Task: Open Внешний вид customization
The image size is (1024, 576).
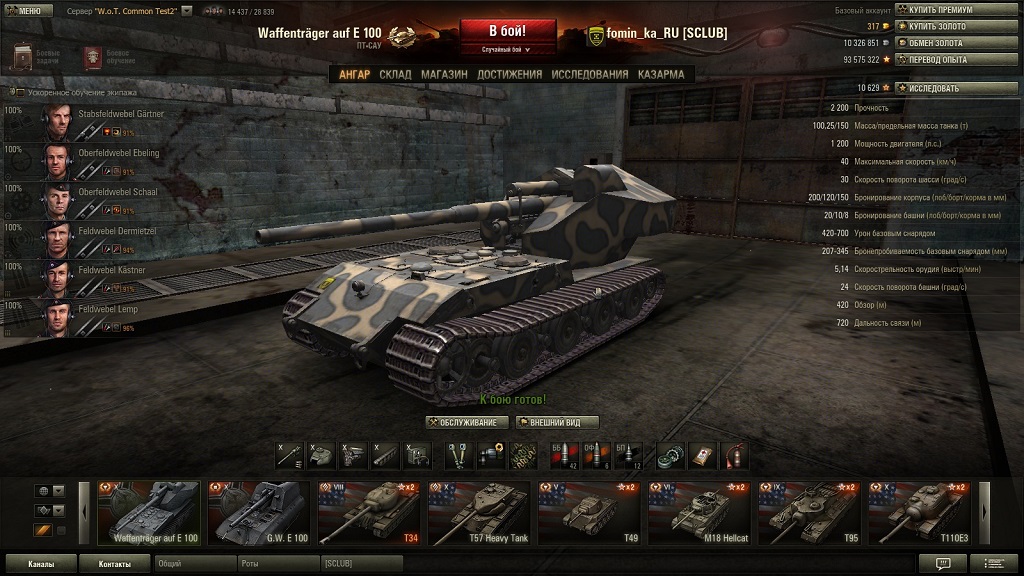Action: pyautogui.click(x=557, y=422)
